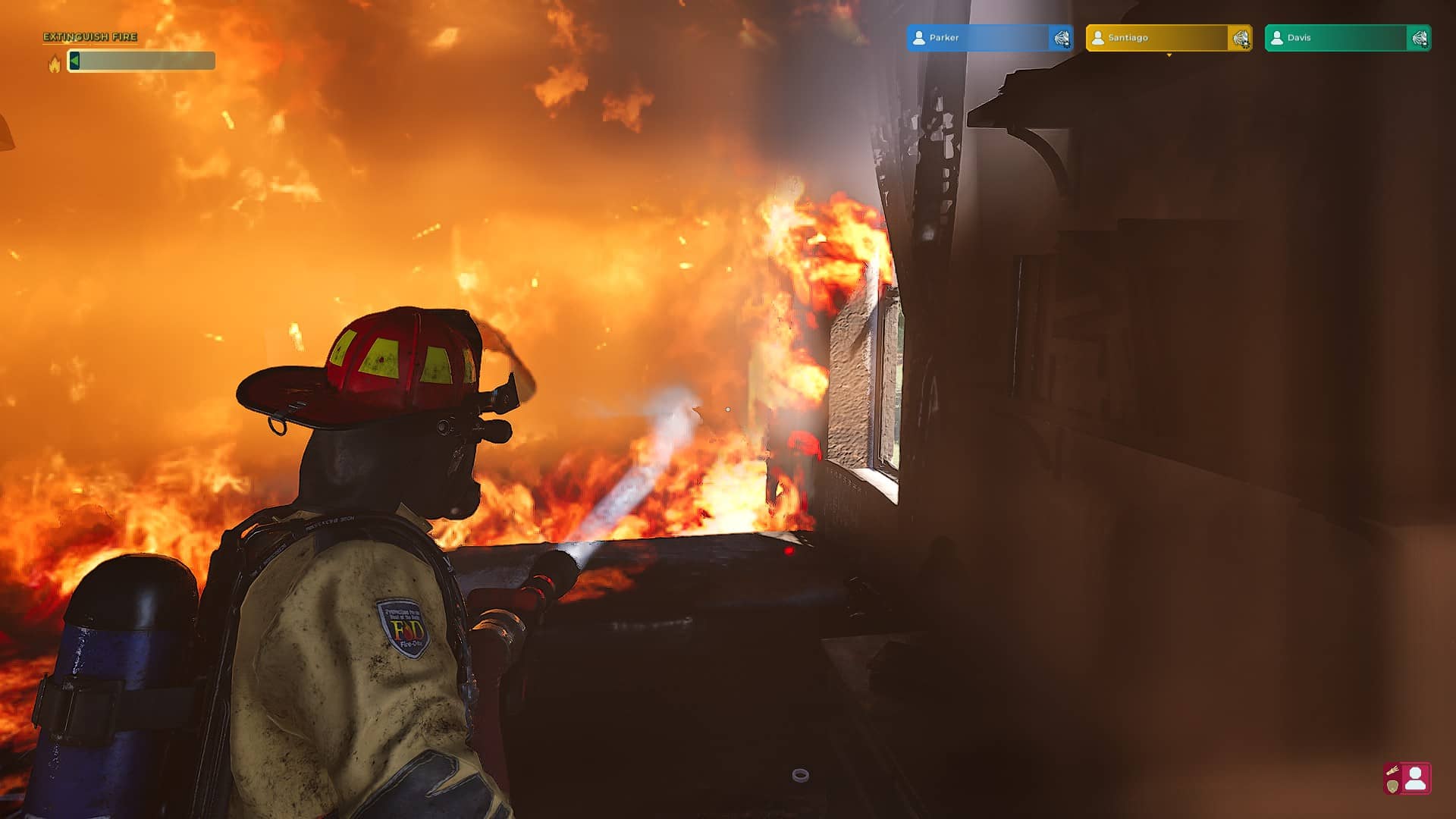Image resolution: width=1456 pixels, height=819 pixels.
Task: Choose Santiago's yellow crew nameplate
Action: [1156, 38]
